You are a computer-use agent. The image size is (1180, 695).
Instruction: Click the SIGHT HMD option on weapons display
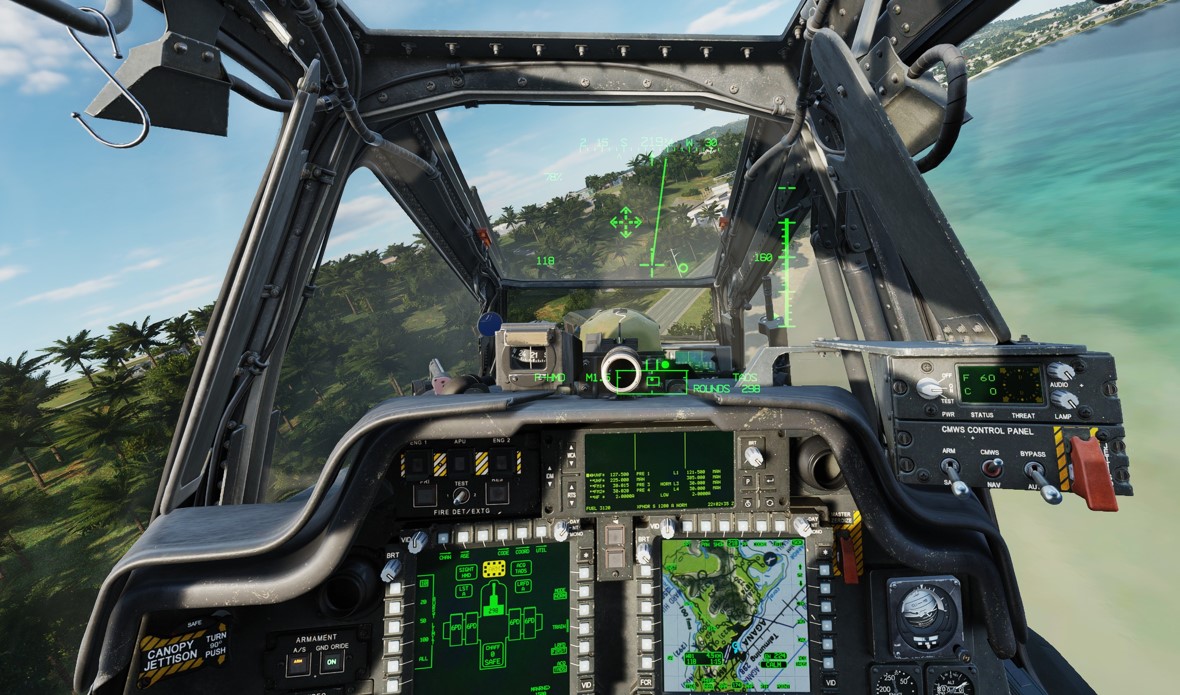[x=466, y=571]
